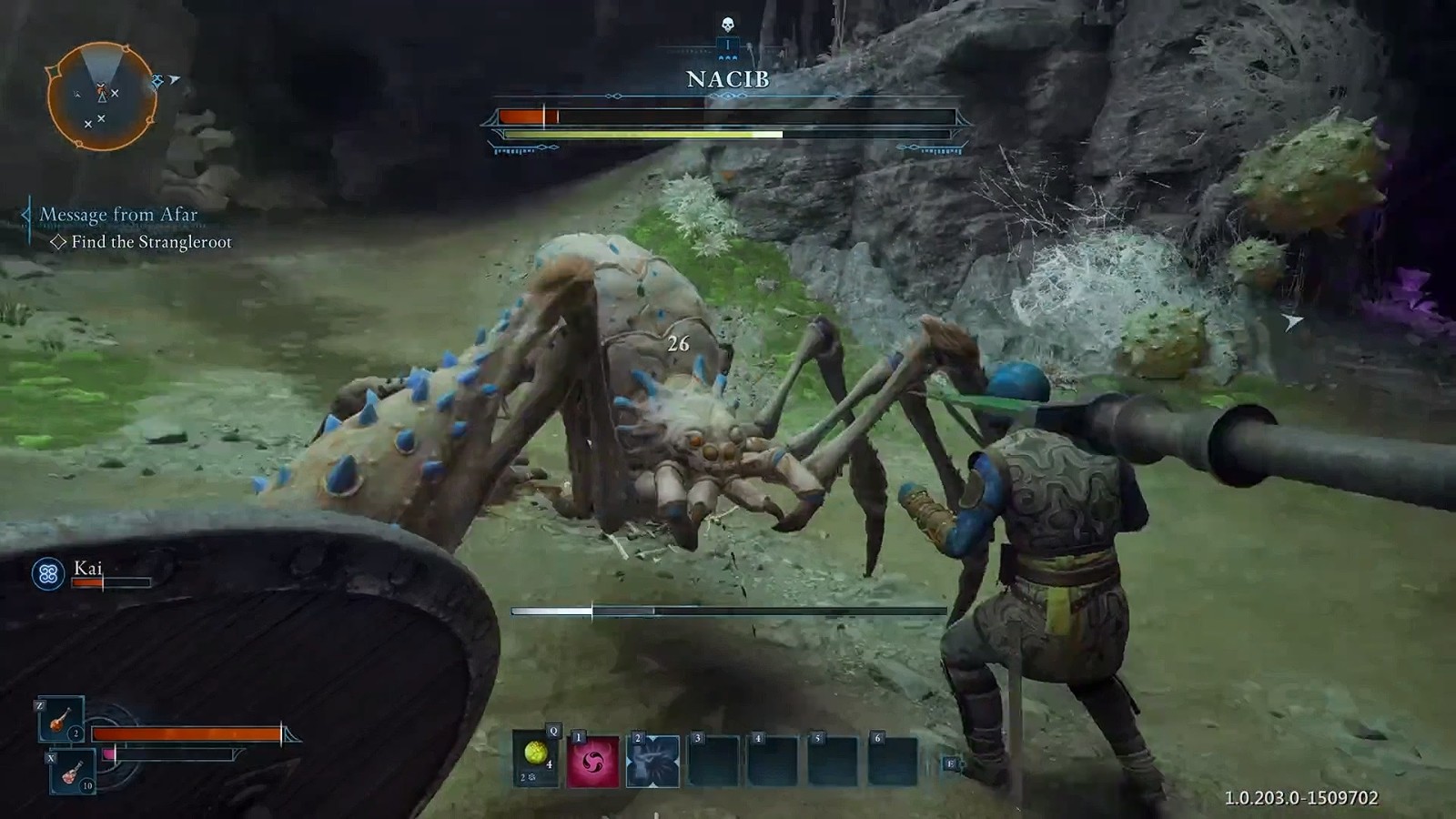
Task: Select Kai's companion portrait icon
Action: pos(48,573)
